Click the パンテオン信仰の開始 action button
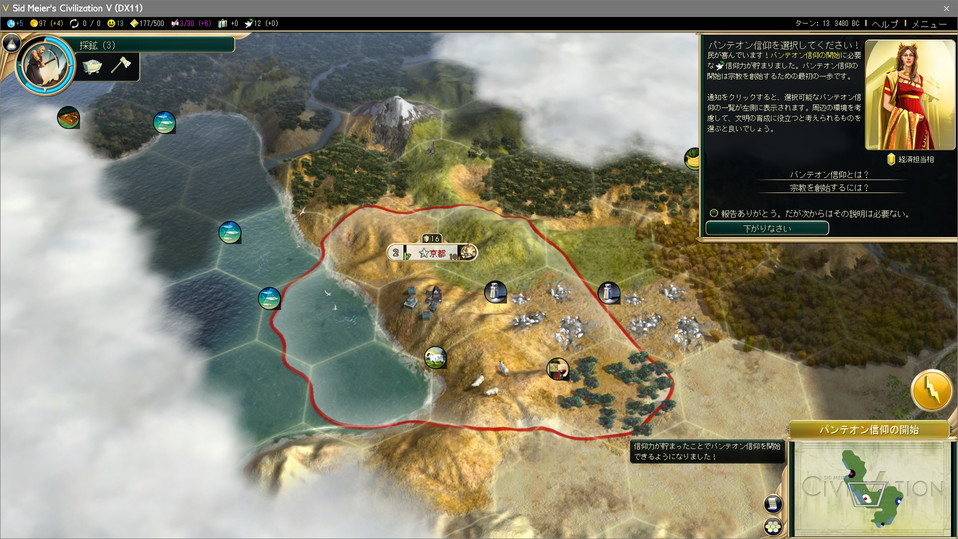Screen dimensions: 958x539 (869, 430)
